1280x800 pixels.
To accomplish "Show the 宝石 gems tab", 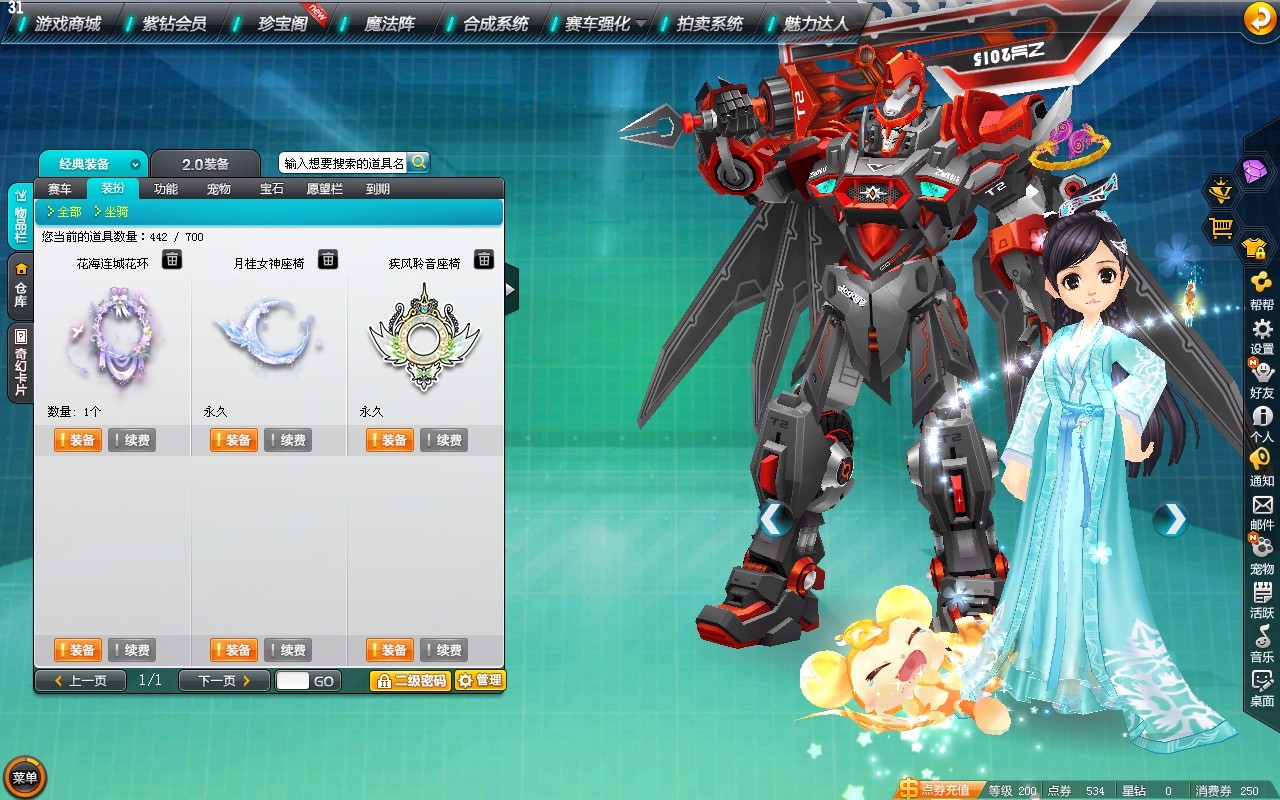I will (271, 189).
